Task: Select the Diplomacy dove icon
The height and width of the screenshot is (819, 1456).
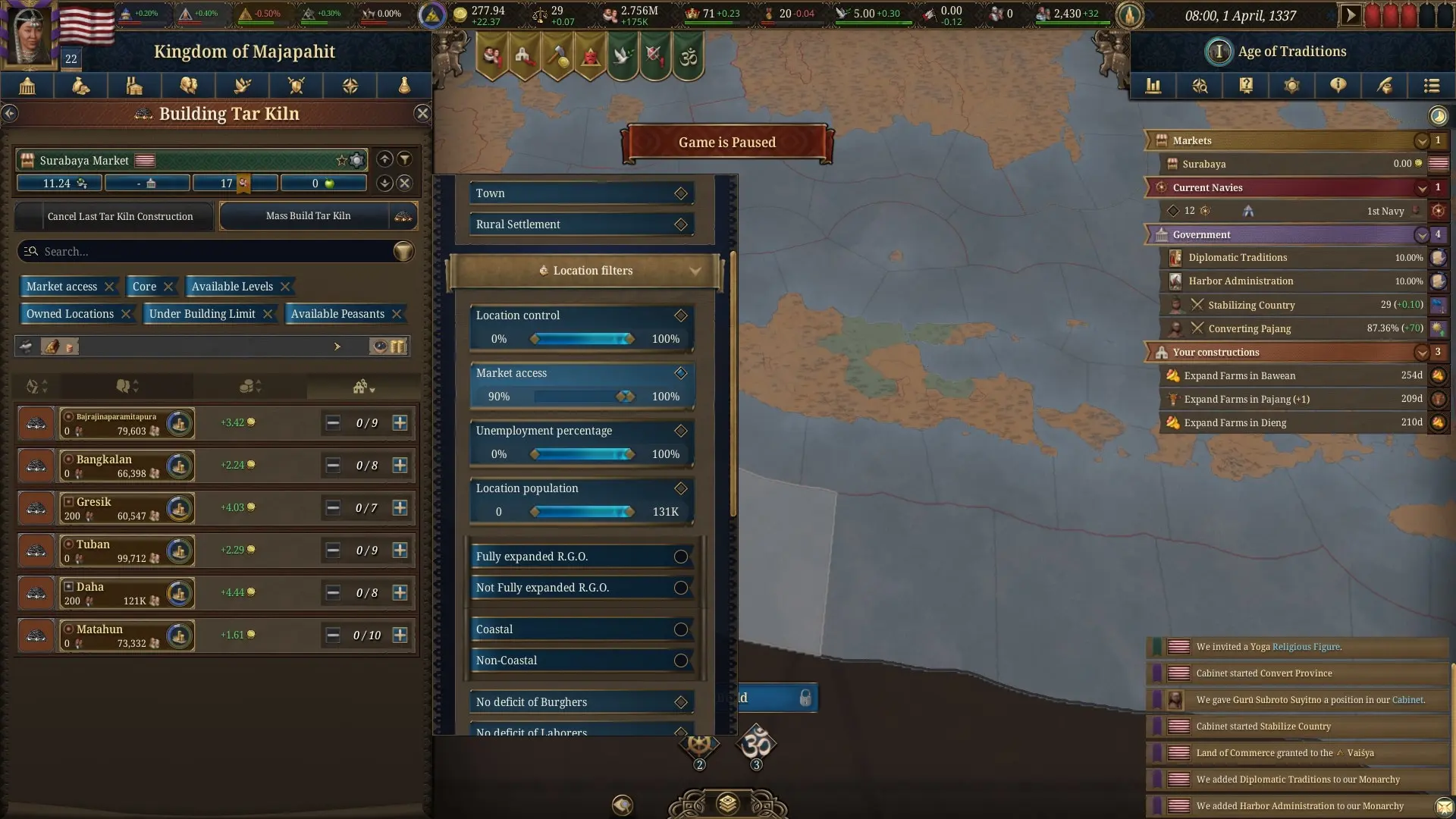Action: (x=243, y=86)
